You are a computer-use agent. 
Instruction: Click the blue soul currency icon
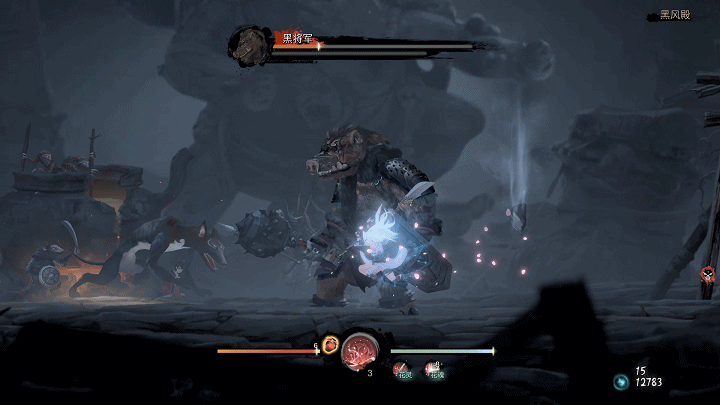620,381
